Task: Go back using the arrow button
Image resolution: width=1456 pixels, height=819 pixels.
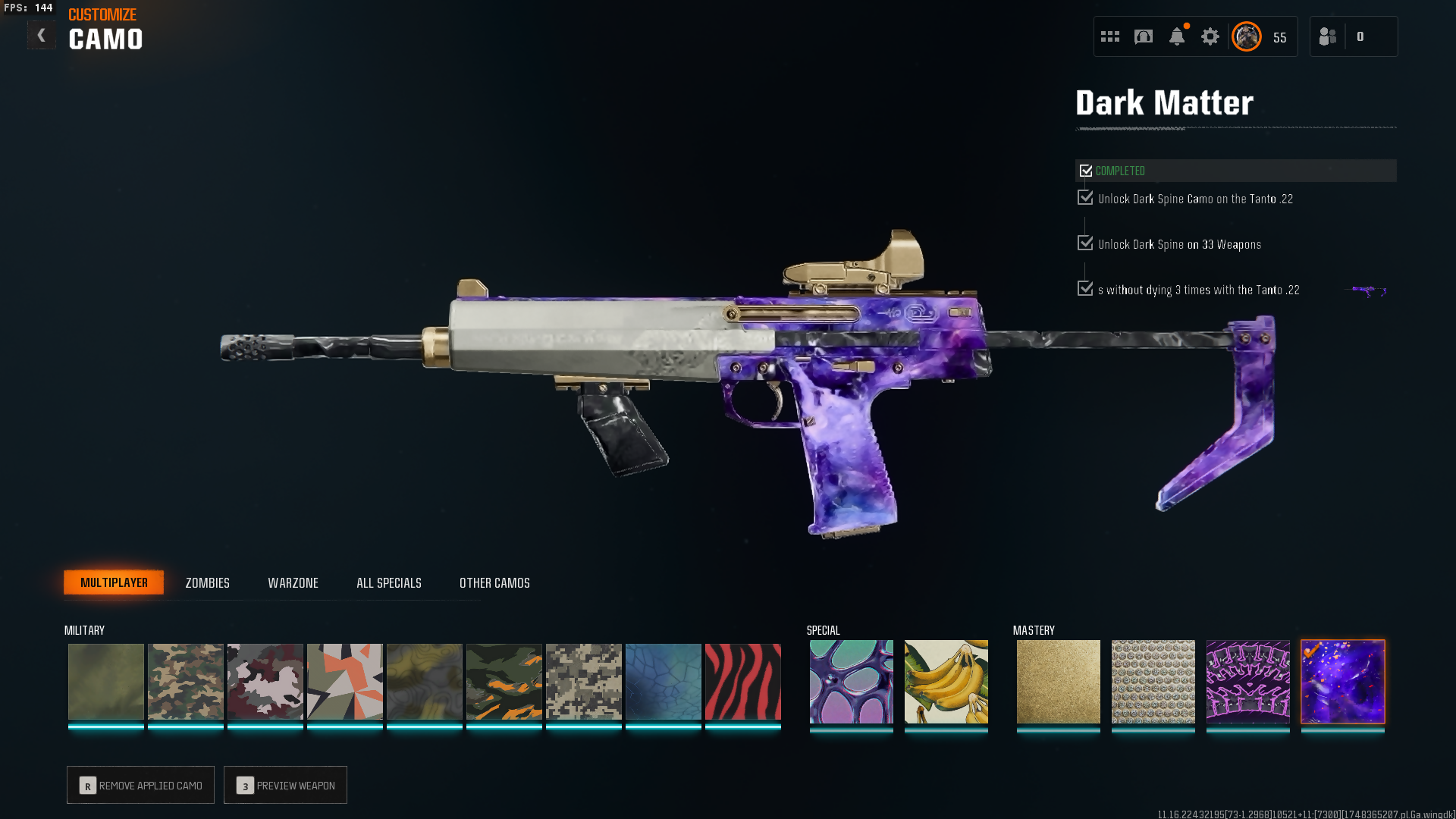Action: (x=41, y=35)
